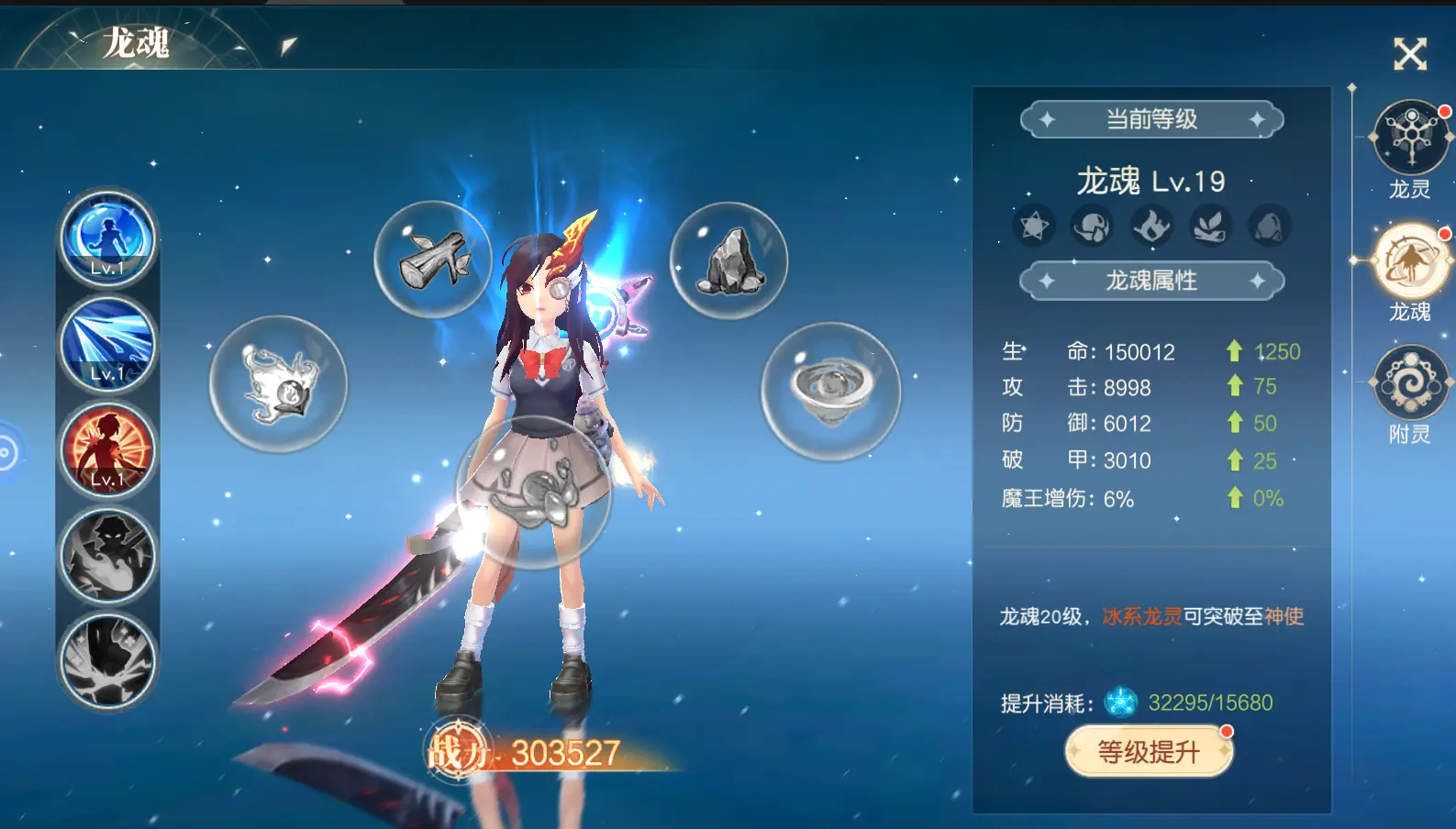
Task: Close the 龙魂 screen with the X
Action: tap(1410, 54)
